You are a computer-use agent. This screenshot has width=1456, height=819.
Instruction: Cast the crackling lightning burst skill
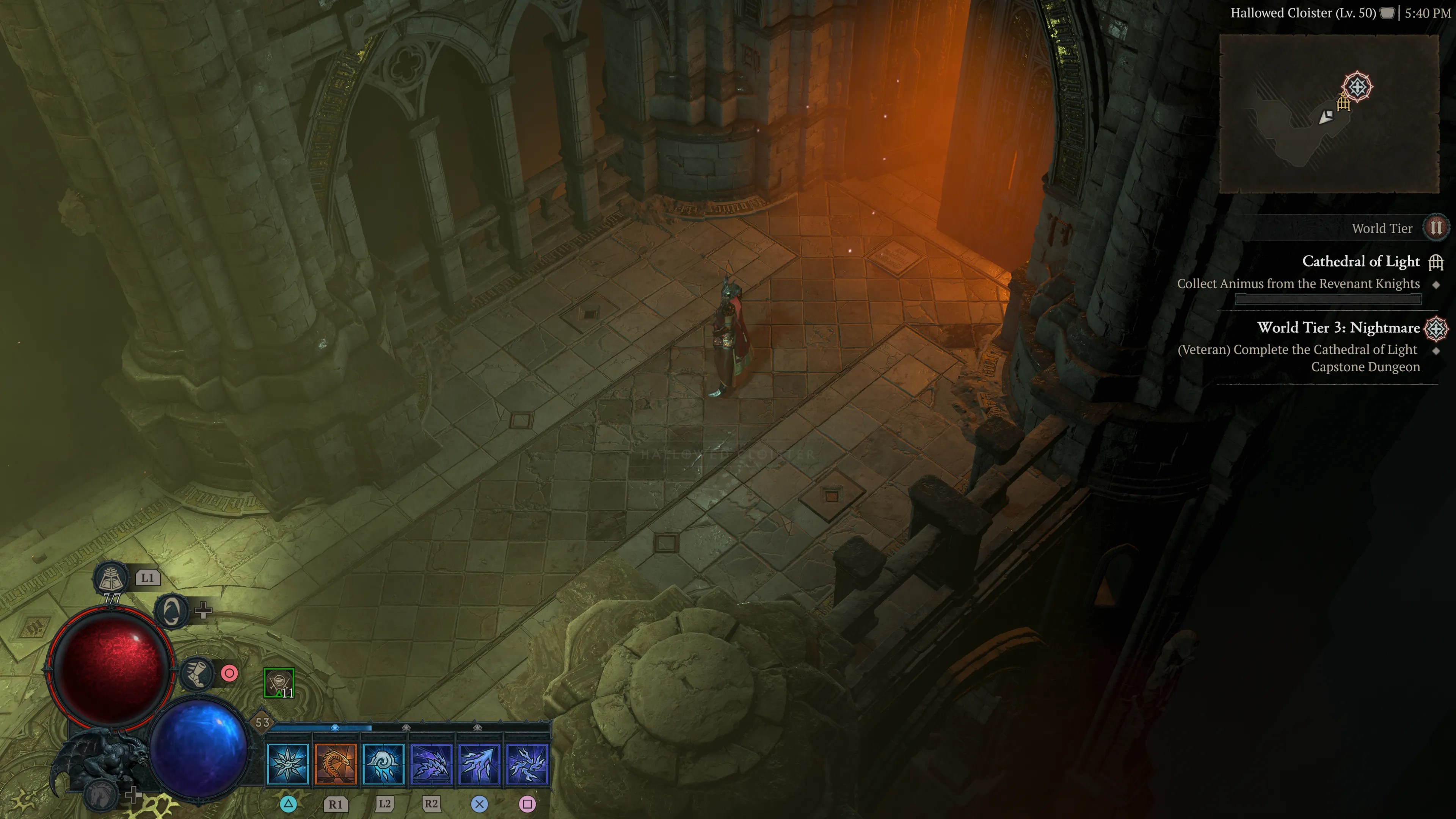point(527,764)
